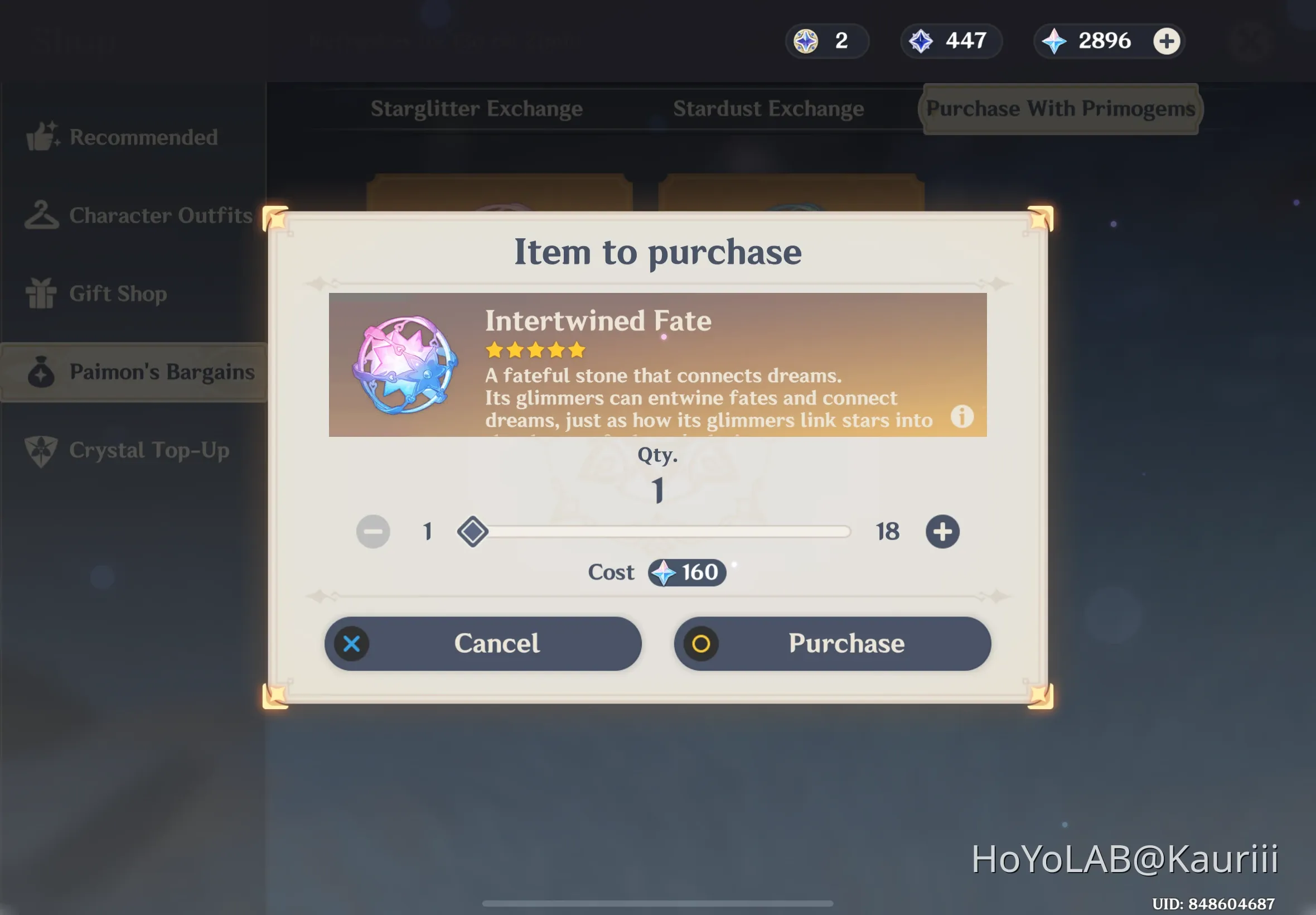Click the Starglitter counter showing 447
1316x915 pixels.
coord(951,41)
